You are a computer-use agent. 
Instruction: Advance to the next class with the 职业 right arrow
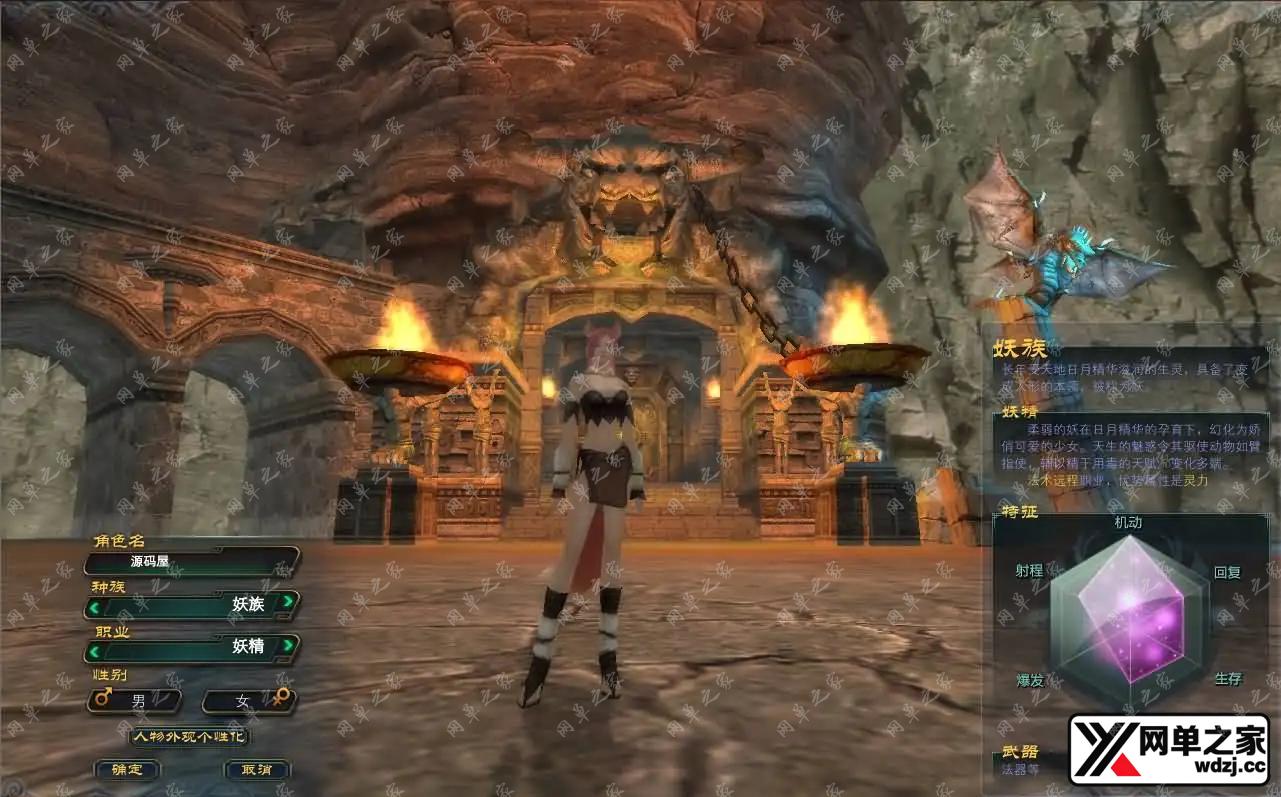pyautogui.click(x=288, y=645)
